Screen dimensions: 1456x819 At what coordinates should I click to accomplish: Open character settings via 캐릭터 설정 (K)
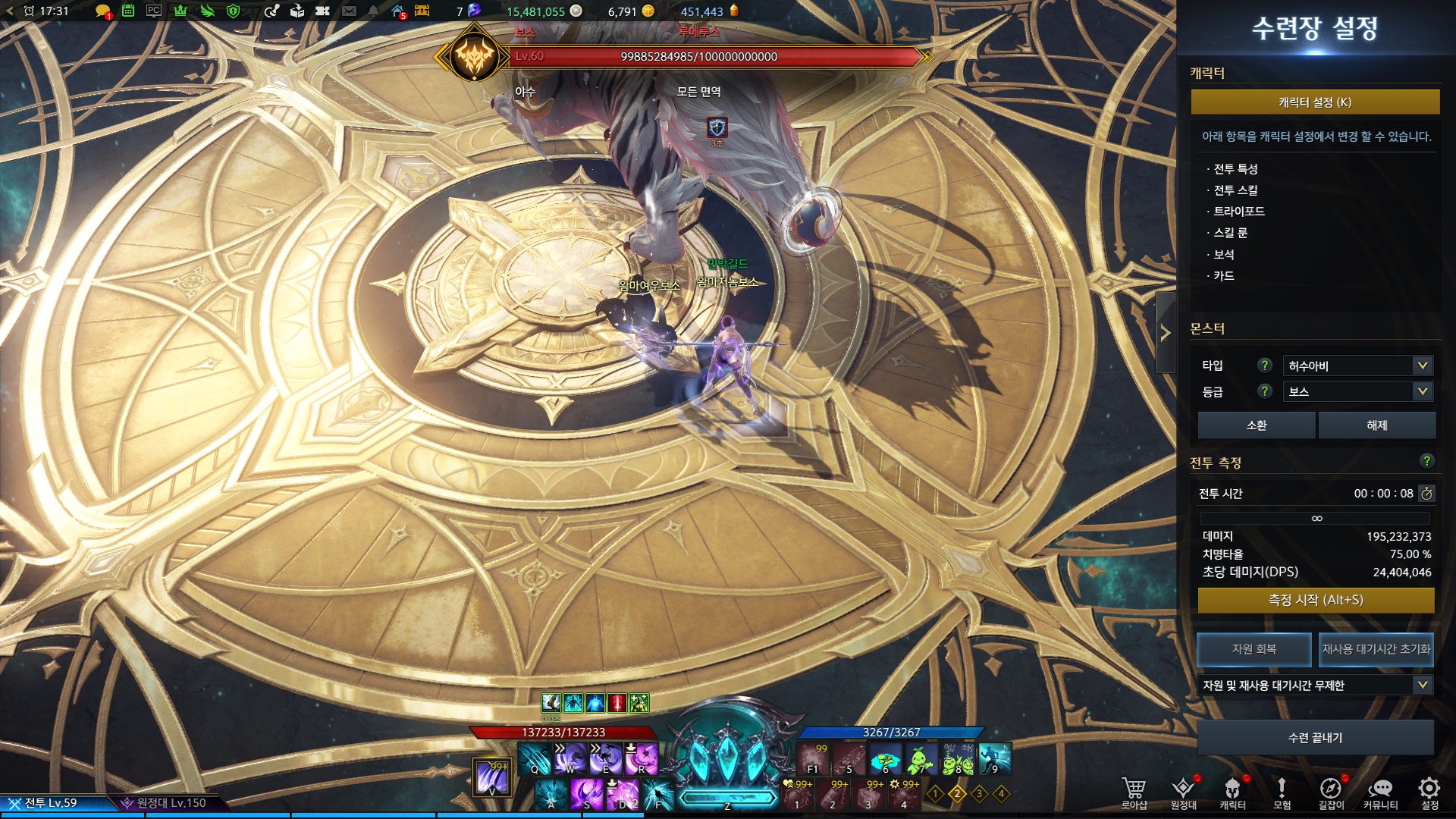coord(1315,102)
